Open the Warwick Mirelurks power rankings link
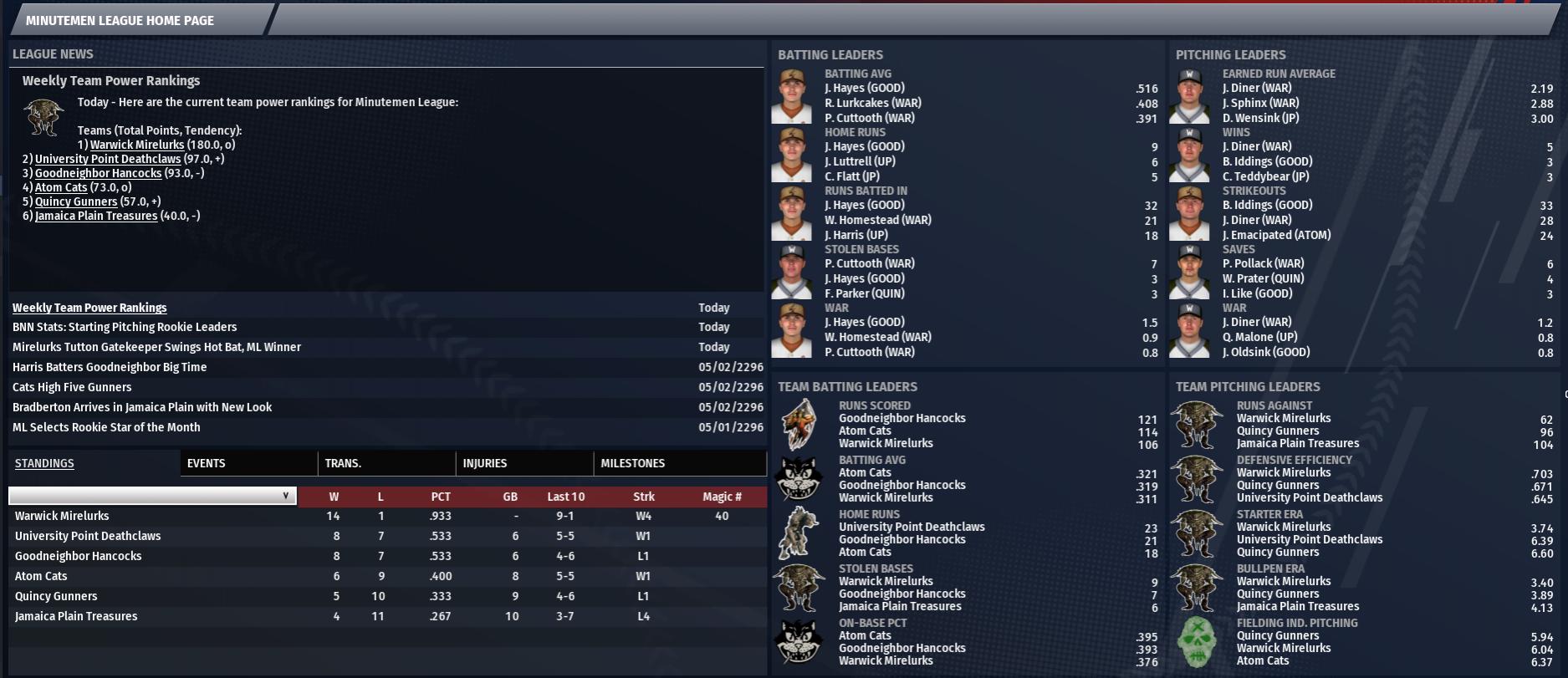Image resolution: width=1568 pixels, height=678 pixels. (x=136, y=145)
